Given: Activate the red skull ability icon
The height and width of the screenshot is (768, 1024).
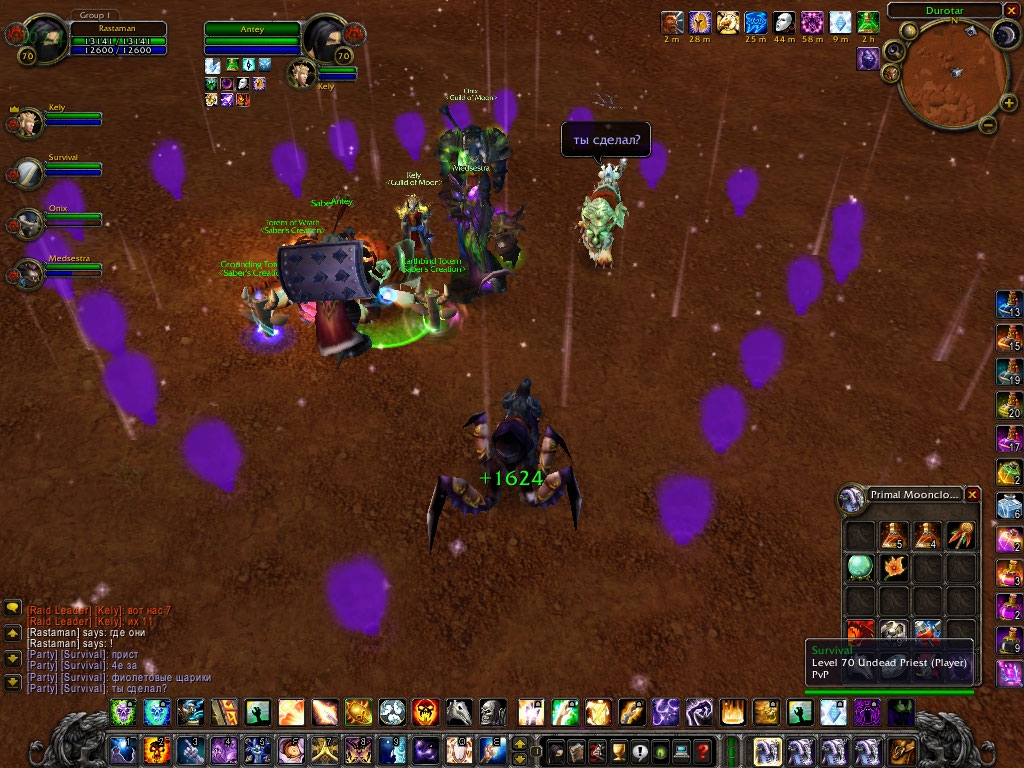Looking at the screenshot, I should (x=425, y=712).
